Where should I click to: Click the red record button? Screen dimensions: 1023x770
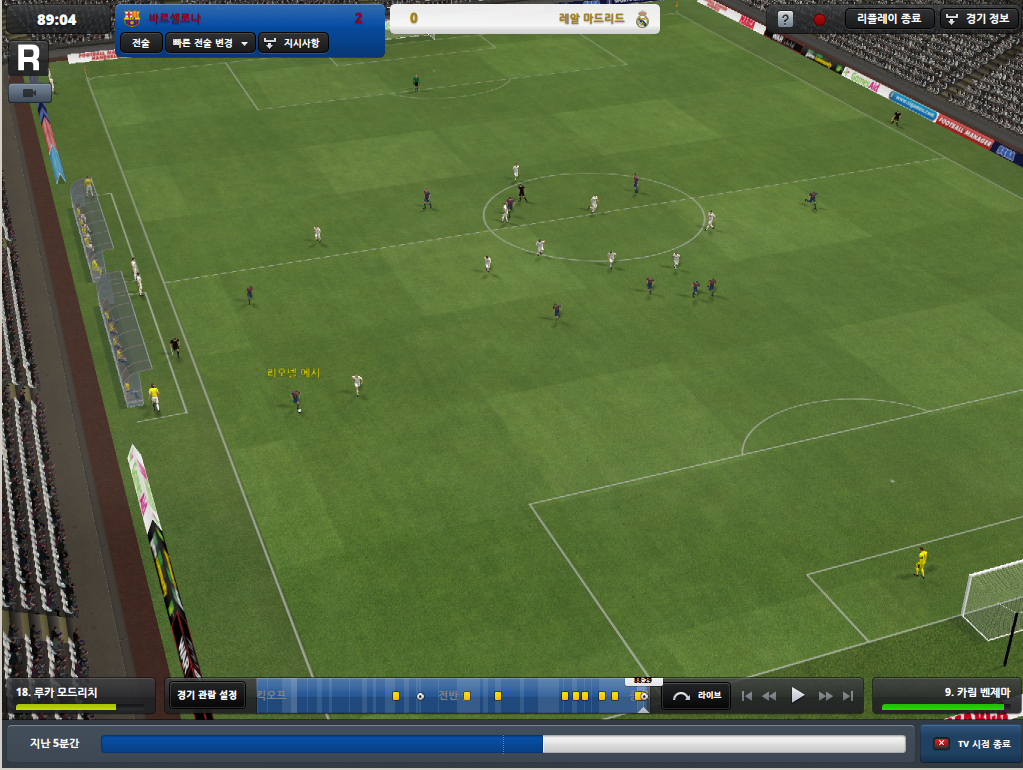[x=819, y=19]
